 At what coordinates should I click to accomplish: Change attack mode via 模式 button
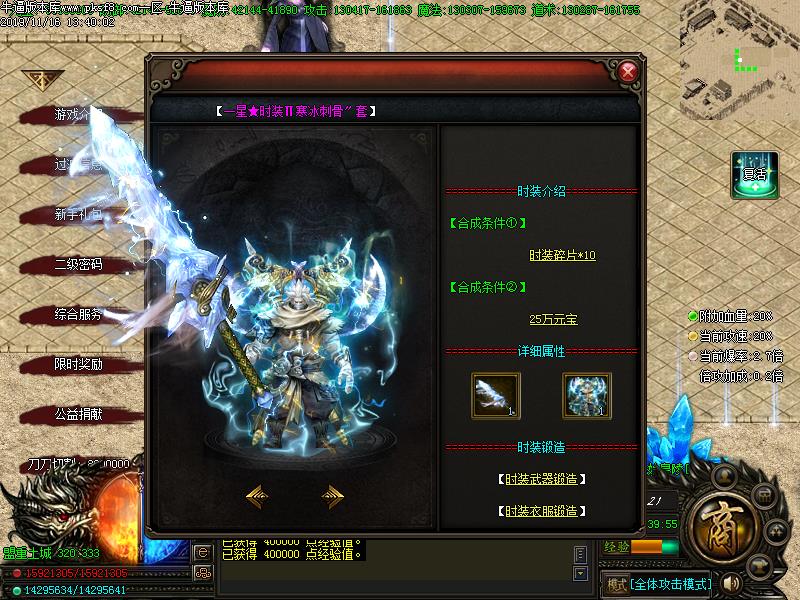click(x=617, y=584)
